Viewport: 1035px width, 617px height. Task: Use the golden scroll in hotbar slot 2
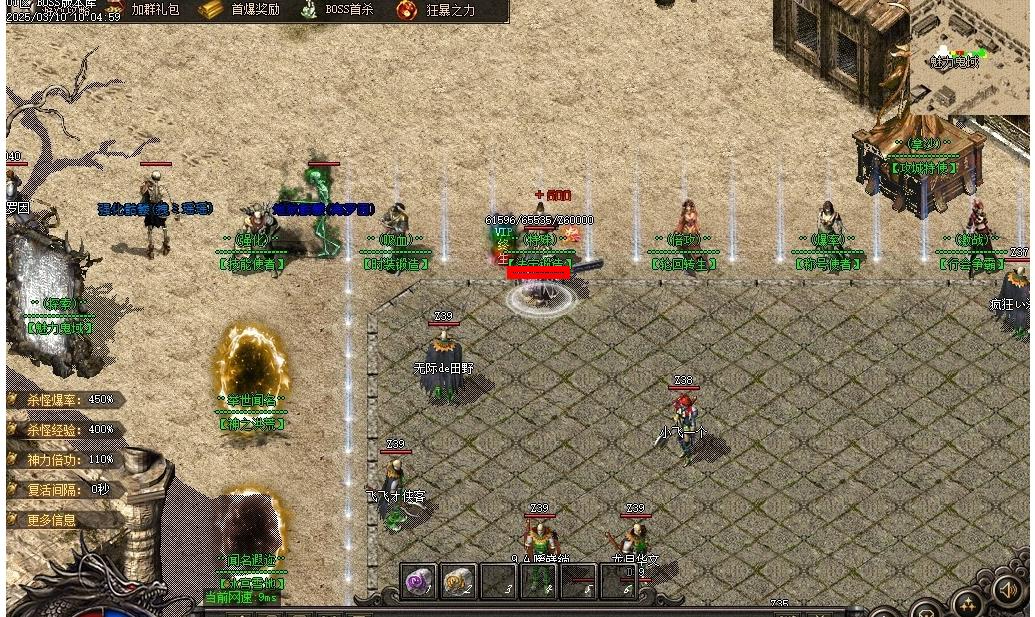[x=458, y=581]
